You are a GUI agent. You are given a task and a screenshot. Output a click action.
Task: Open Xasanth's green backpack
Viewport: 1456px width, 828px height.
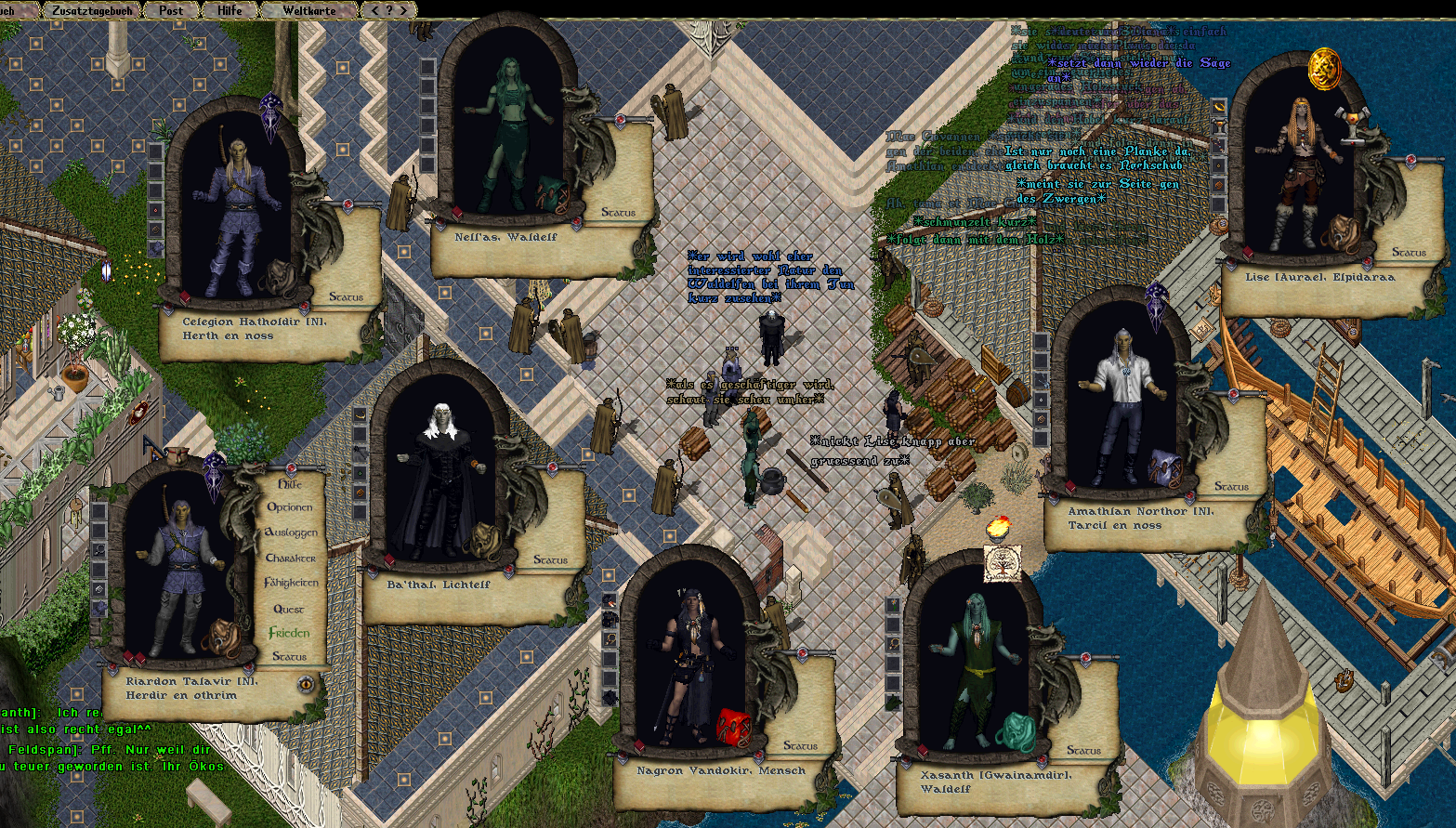(1016, 731)
